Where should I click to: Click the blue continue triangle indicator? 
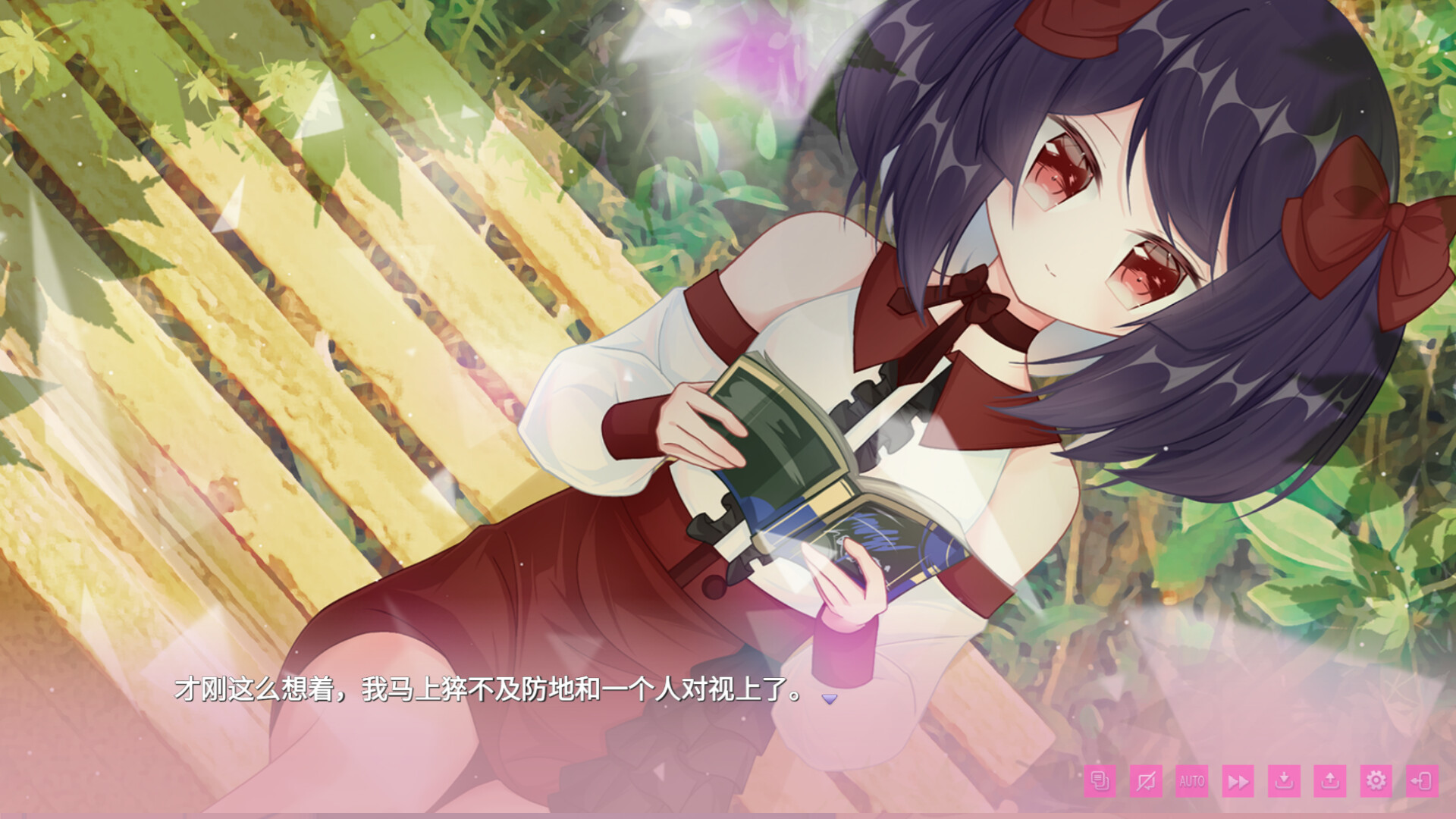point(830,698)
